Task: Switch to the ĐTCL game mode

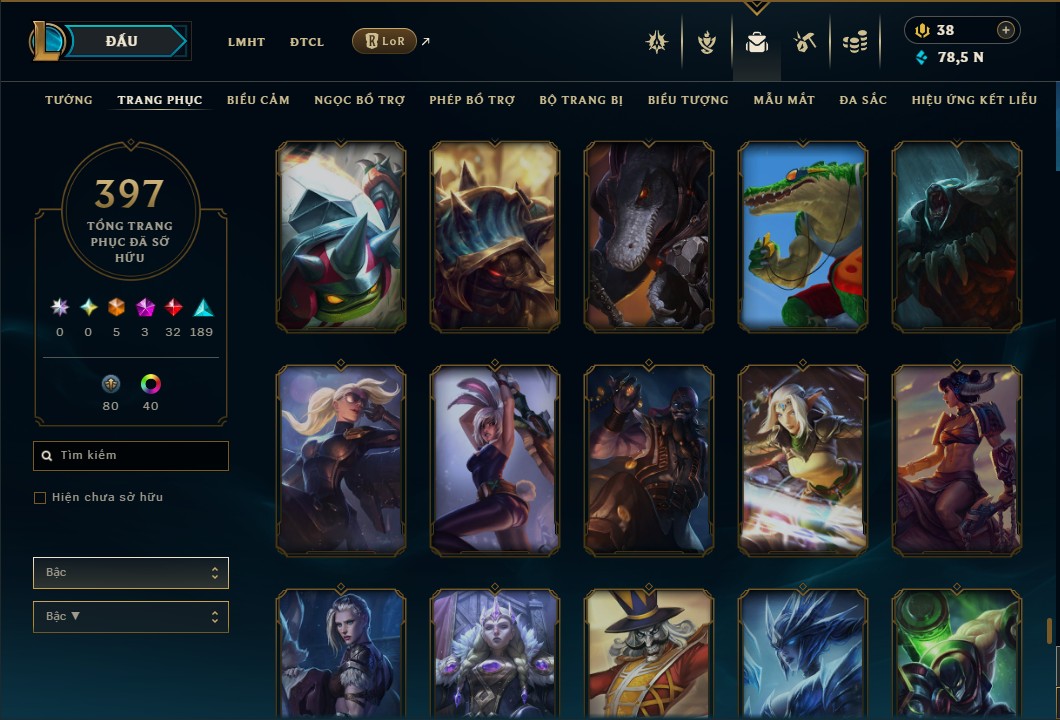Action: pyautogui.click(x=307, y=42)
